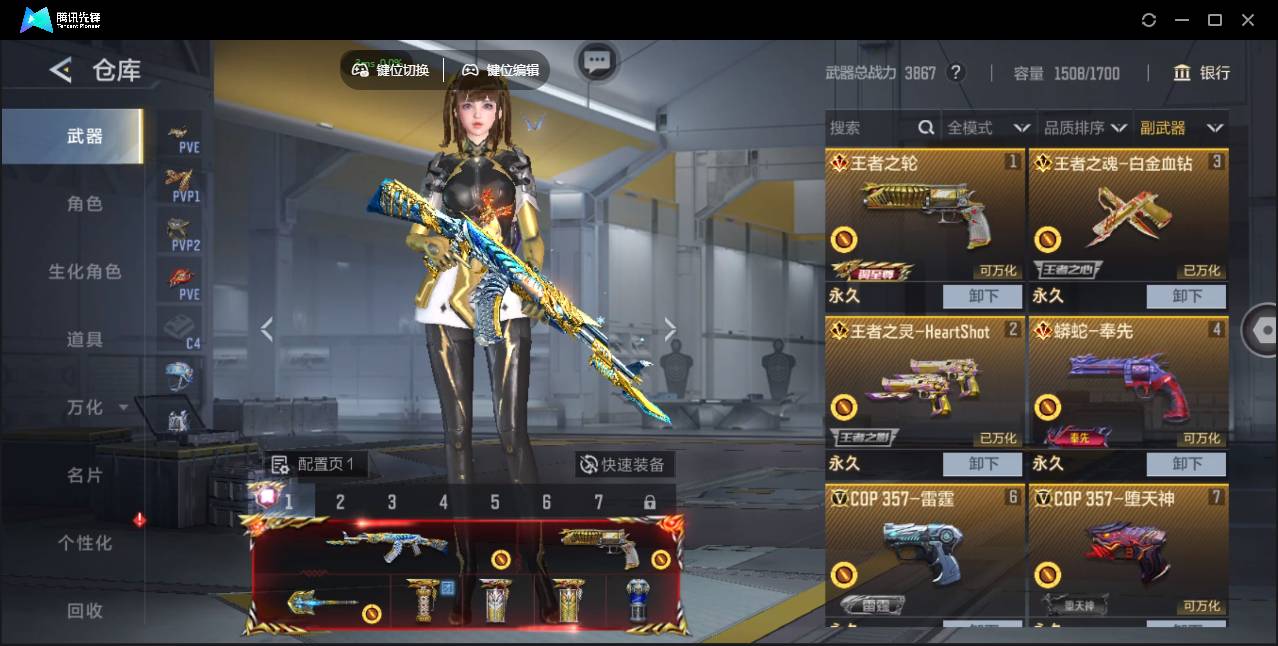Unequip 王者之轮 with its 卸下 button
1278x646 pixels.
pyautogui.click(x=983, y=297)
